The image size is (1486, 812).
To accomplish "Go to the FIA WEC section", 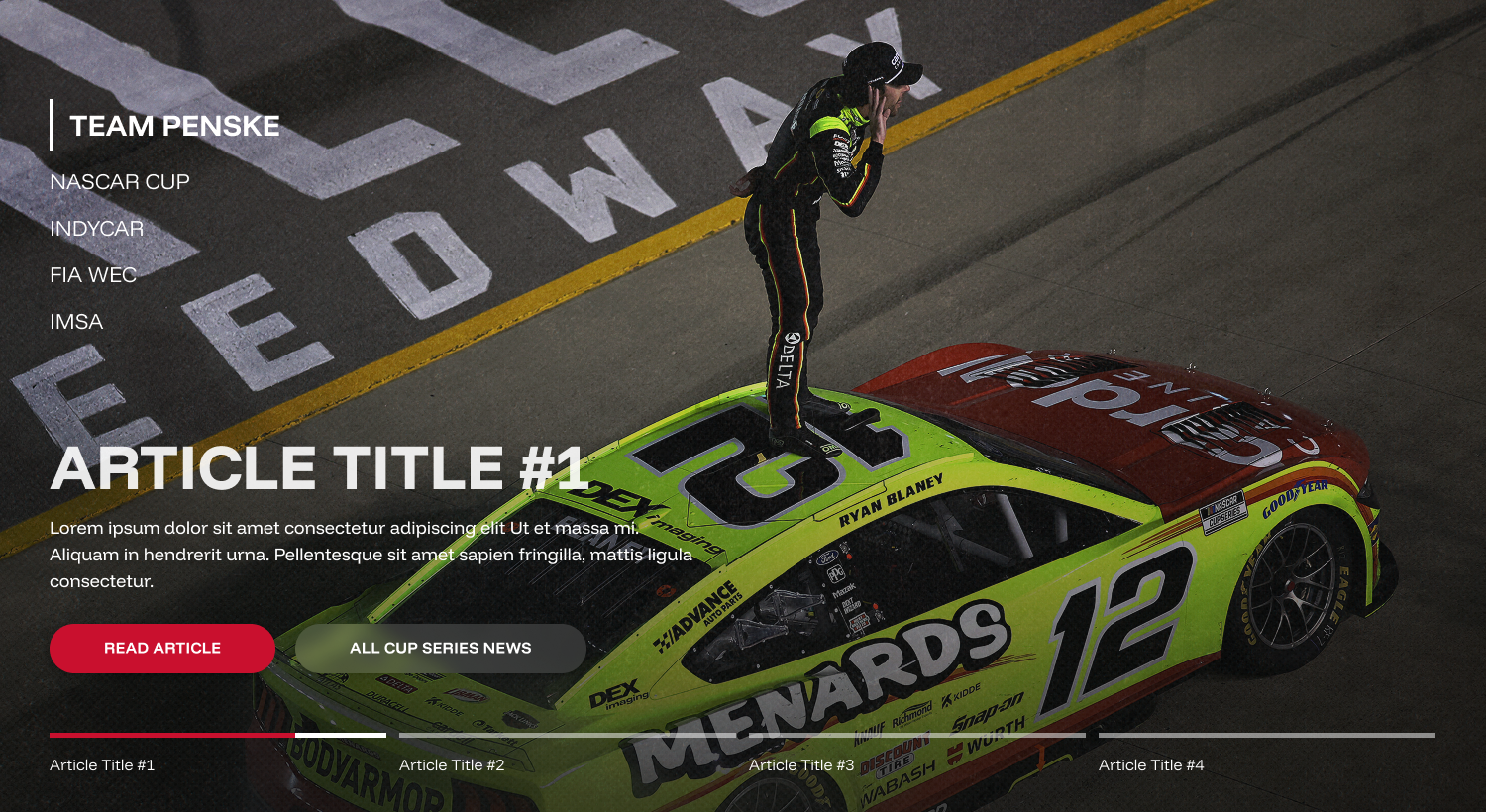I will pos(93,275).
